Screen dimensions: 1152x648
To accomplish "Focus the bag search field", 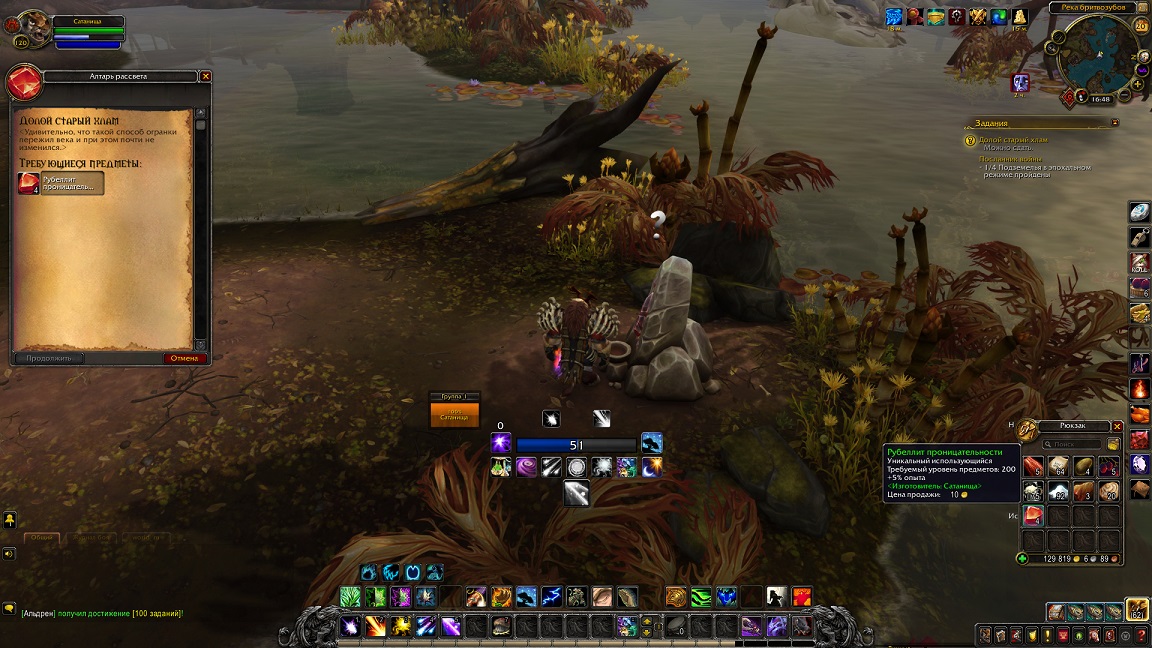I will tap(1076, 444).
